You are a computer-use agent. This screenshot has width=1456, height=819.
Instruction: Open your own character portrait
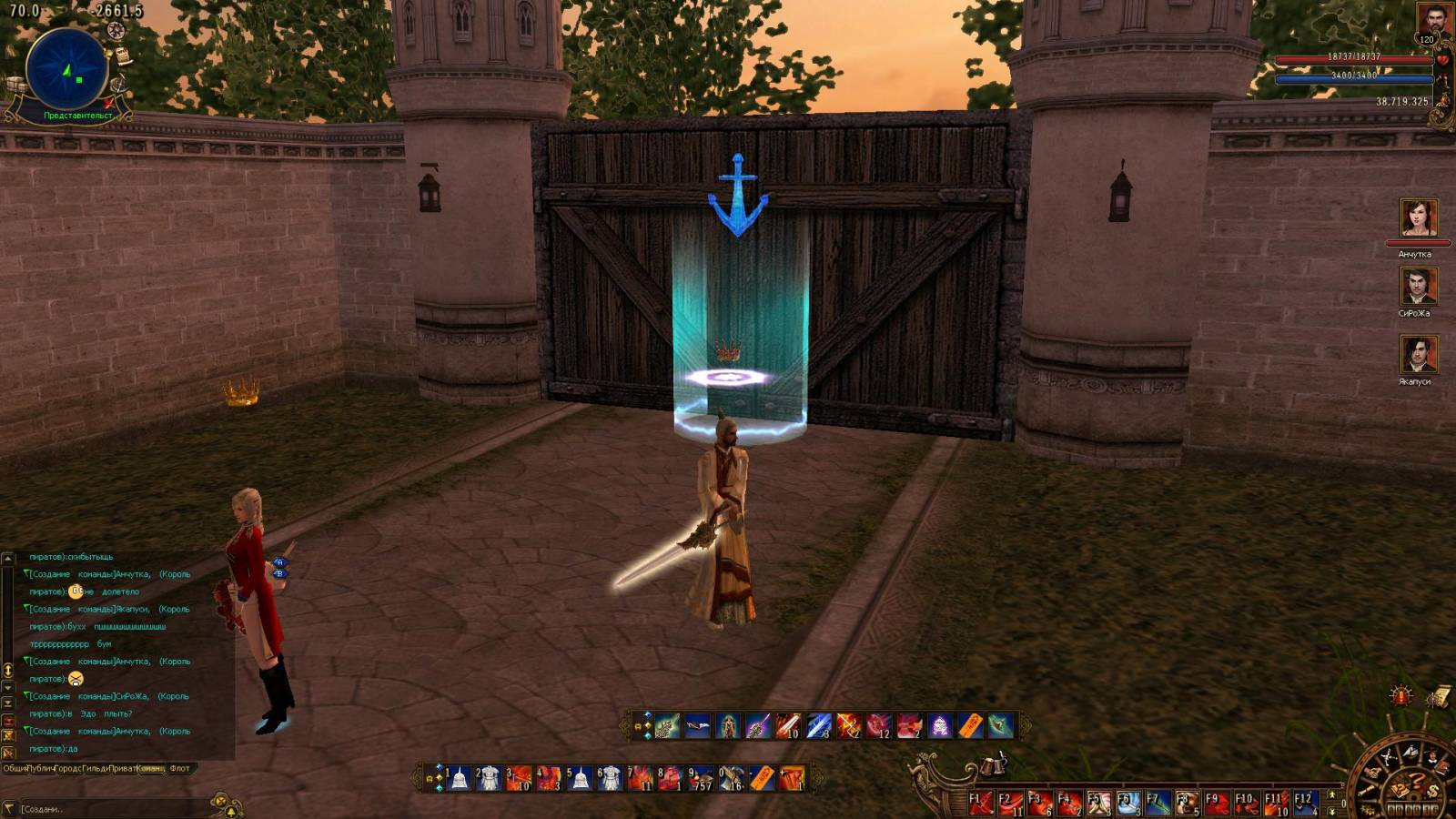[1433, 20]
